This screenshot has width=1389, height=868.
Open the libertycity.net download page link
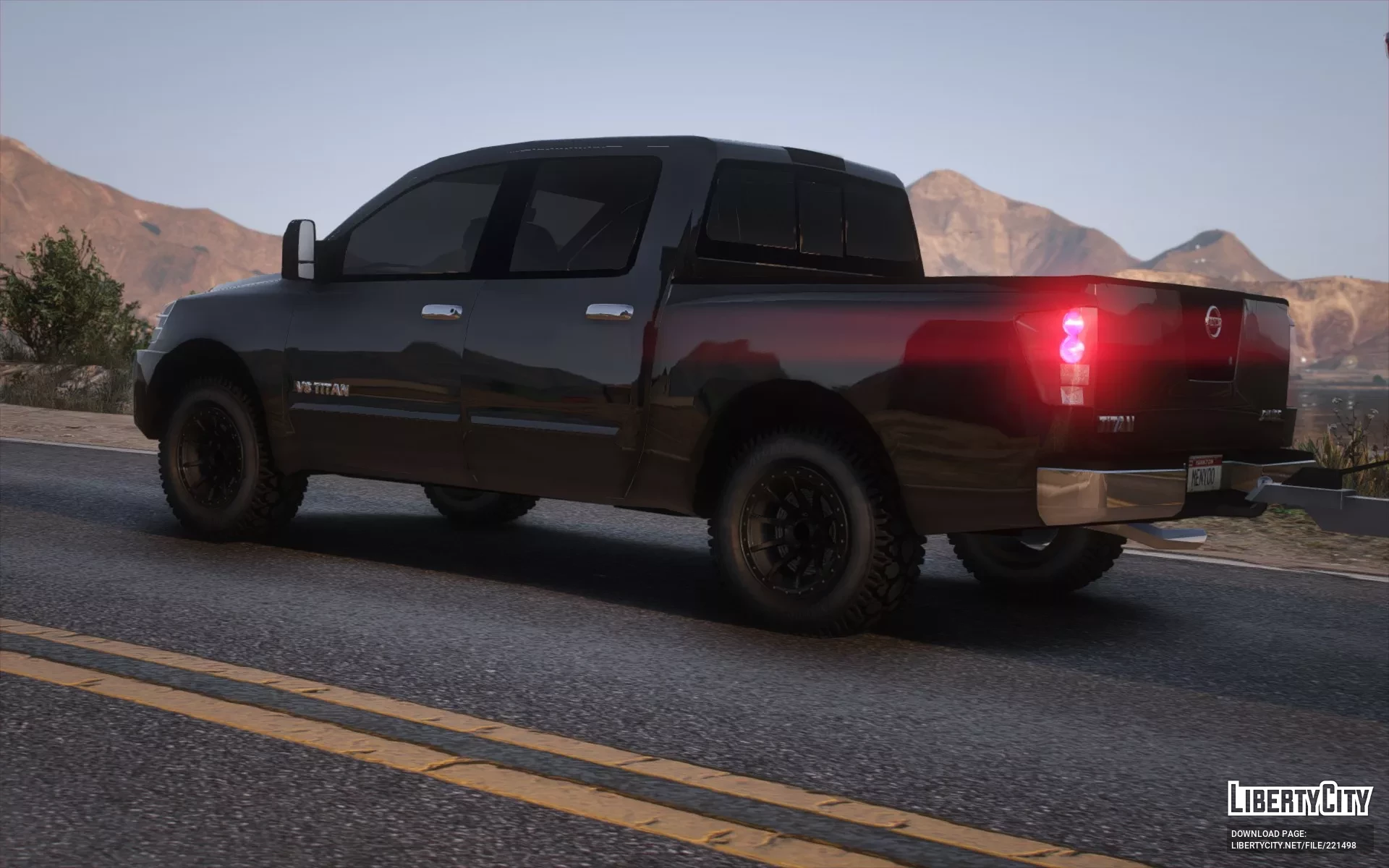coord(1294,845)
